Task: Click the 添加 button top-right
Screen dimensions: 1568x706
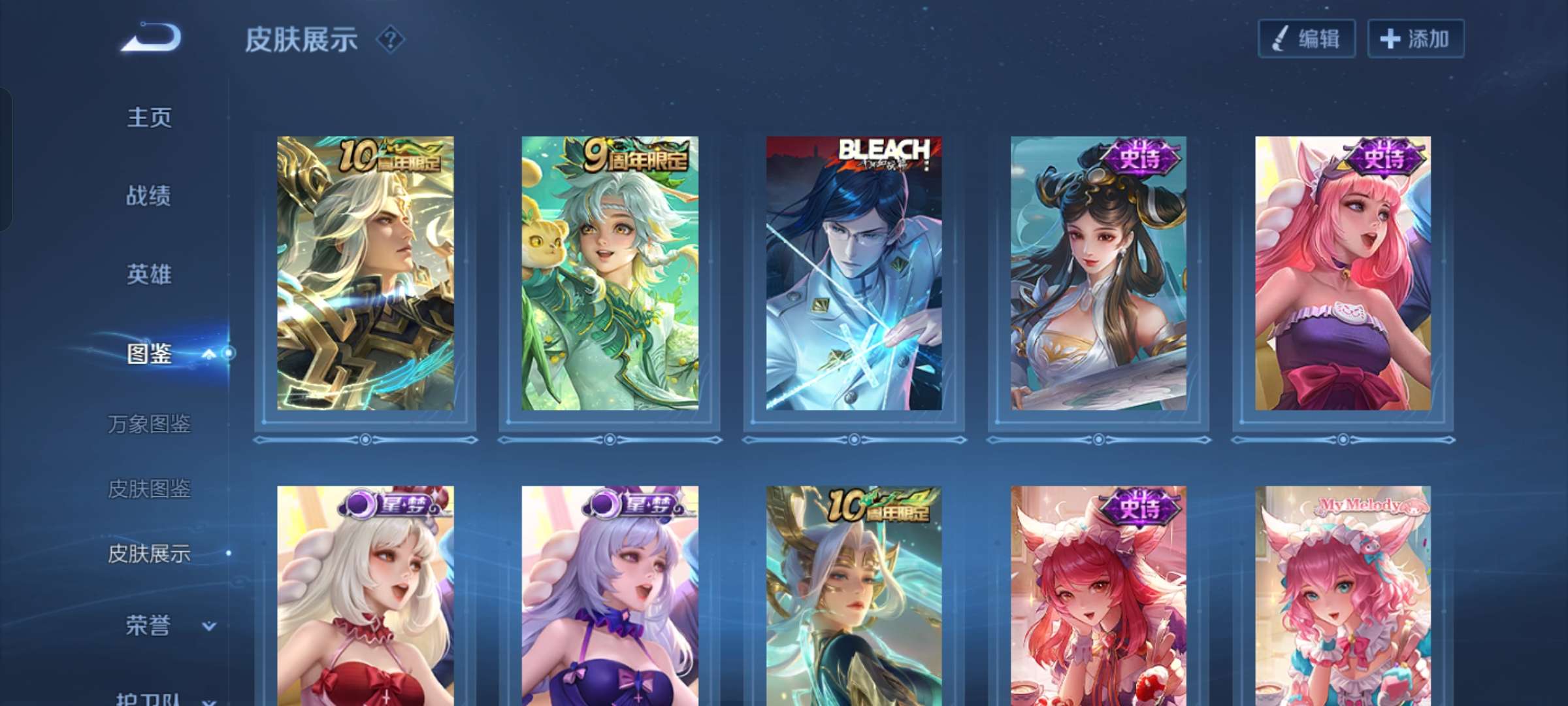Action: (1416, 39)
